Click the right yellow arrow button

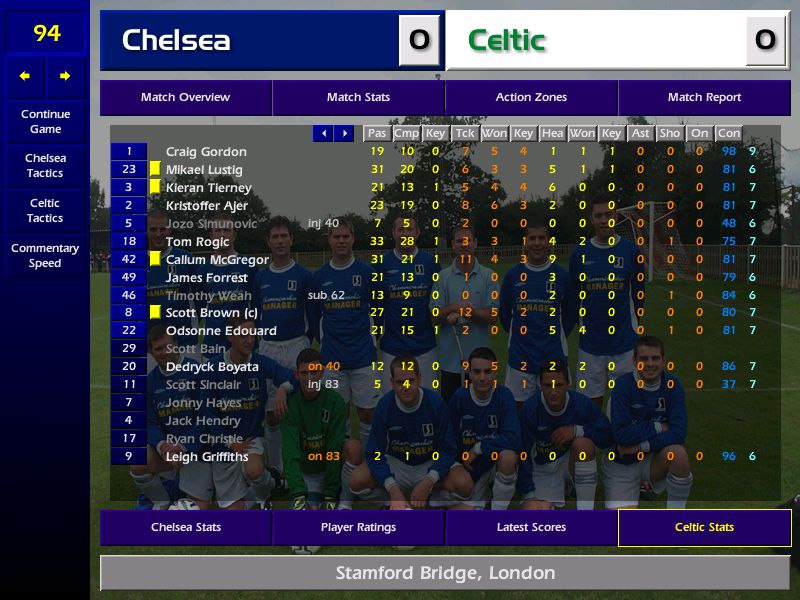65,76
